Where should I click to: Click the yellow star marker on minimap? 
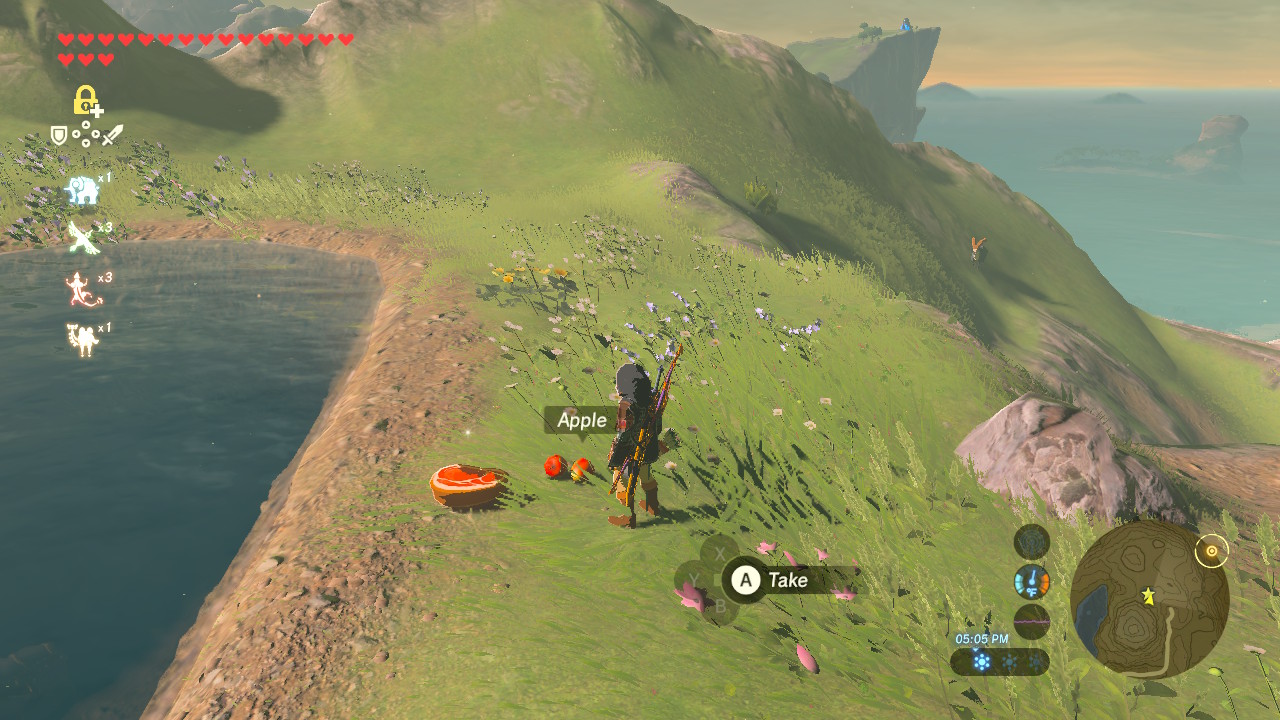[1149, 596]
